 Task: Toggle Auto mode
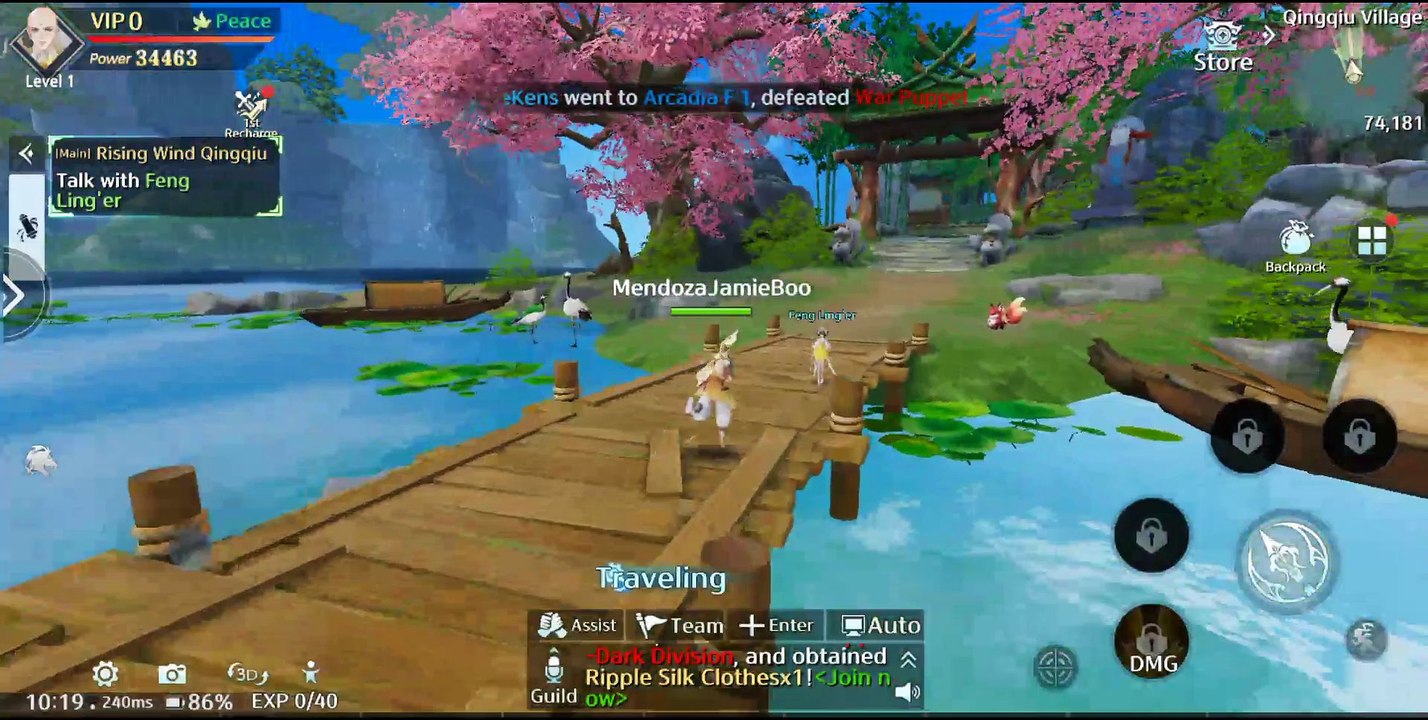click(880, 626)
